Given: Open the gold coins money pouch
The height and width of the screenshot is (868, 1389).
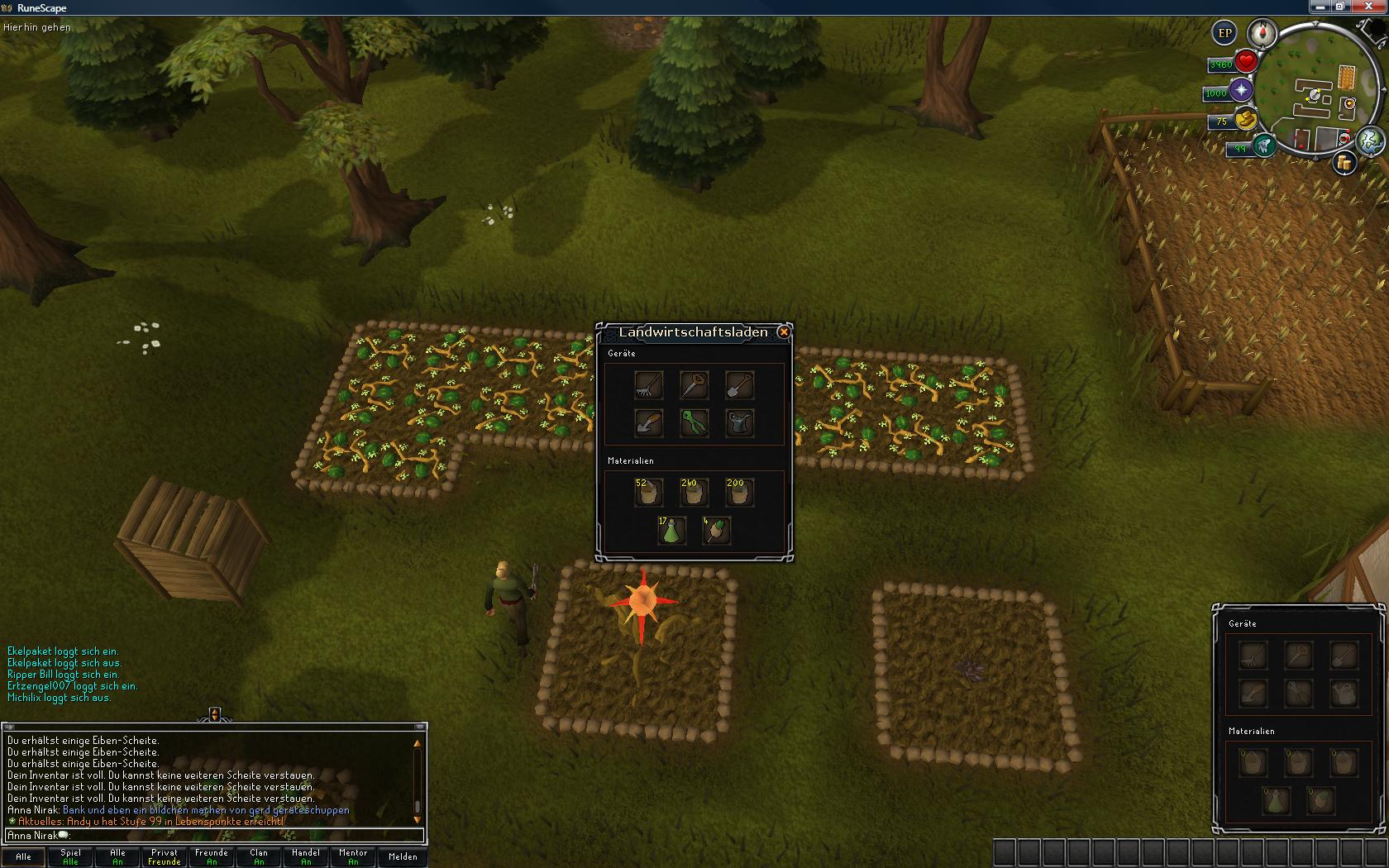Looking at the screenshot, I should coord(1244,120).
